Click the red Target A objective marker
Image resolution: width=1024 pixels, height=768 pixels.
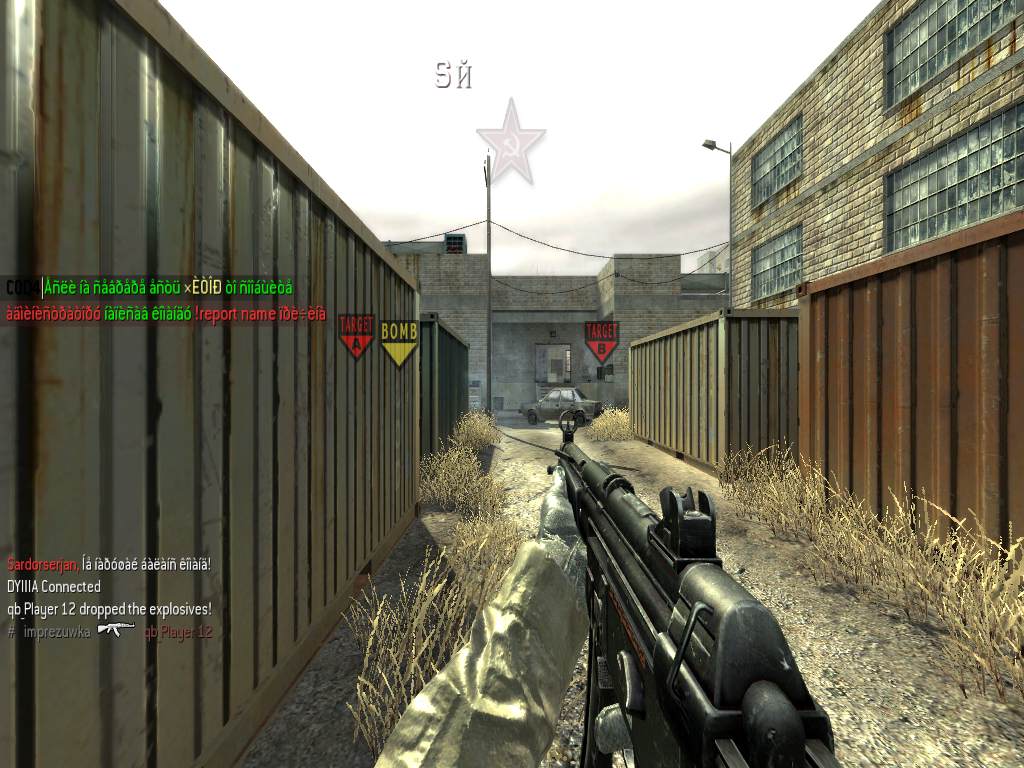tap(356, 336)
